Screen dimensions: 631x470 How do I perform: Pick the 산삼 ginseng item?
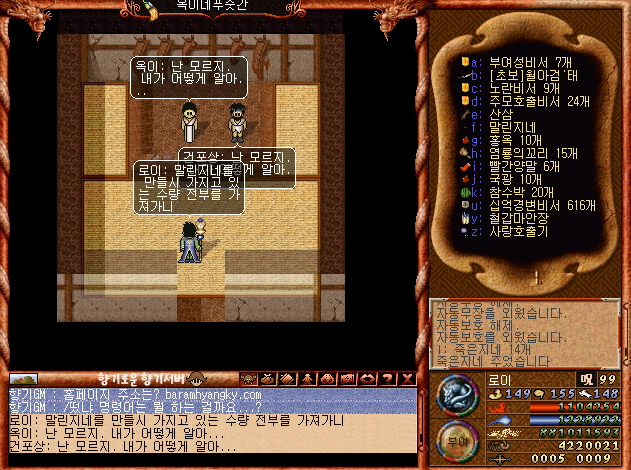click(500, 114)
